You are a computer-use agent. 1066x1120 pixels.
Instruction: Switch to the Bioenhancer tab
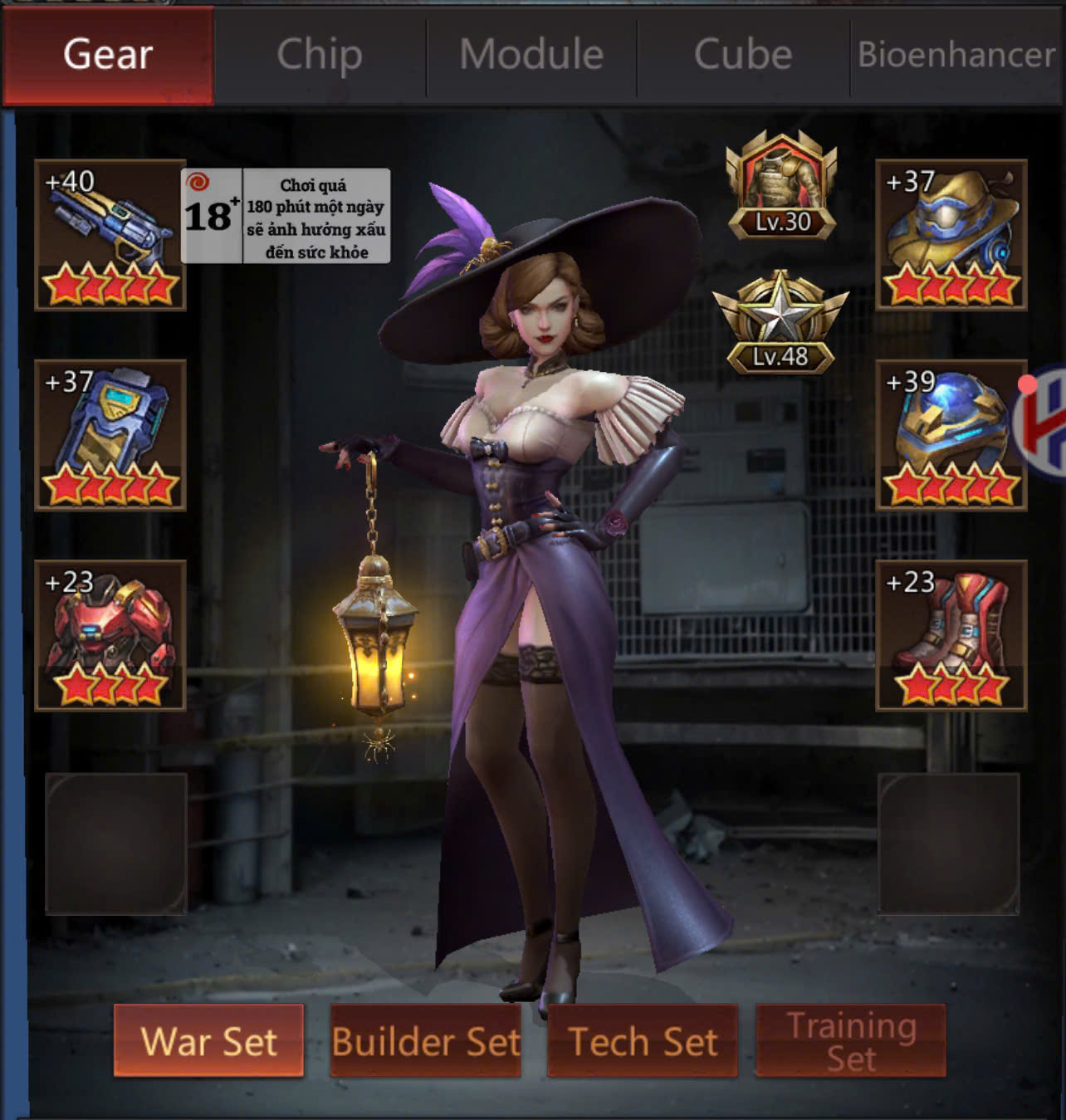click(956, 55)
